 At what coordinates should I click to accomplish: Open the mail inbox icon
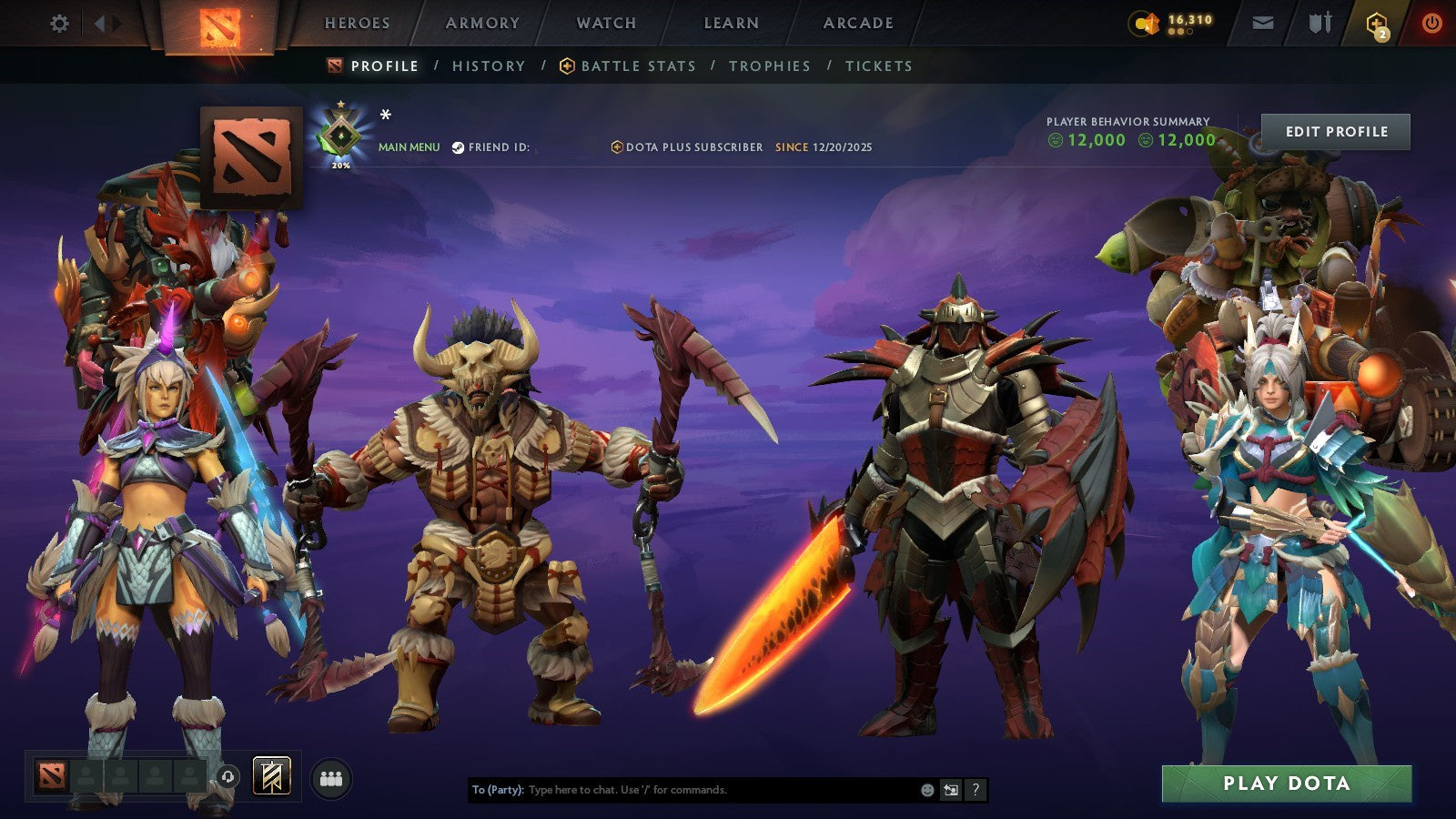coord(1265,25)
